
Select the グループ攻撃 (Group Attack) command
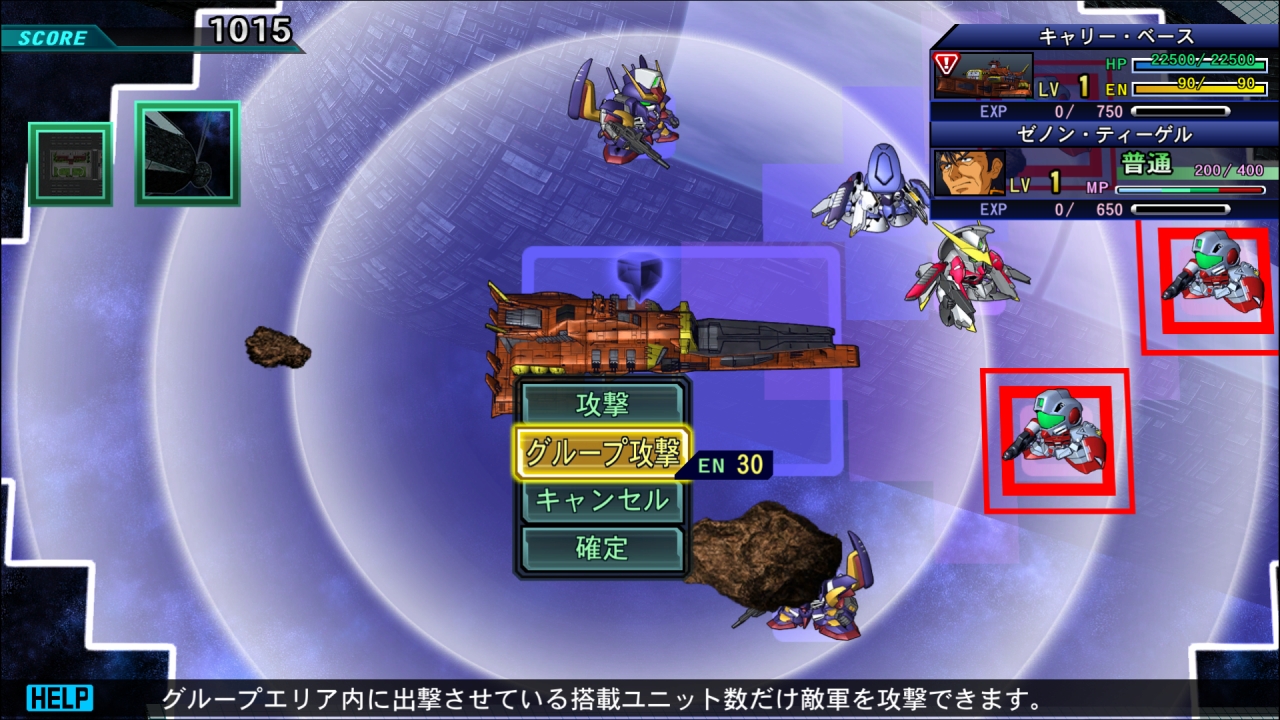(x=601, y=451)
